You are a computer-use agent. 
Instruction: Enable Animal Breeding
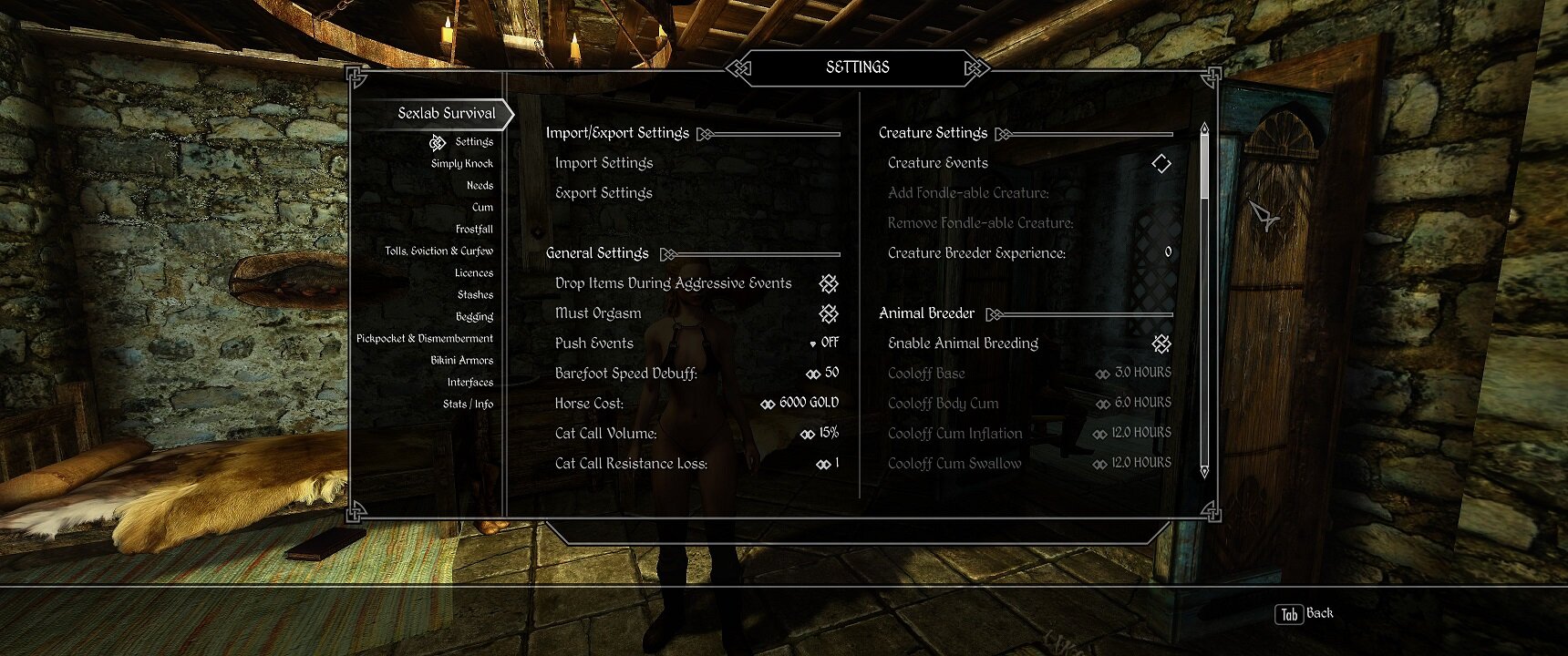(1161, 343)
